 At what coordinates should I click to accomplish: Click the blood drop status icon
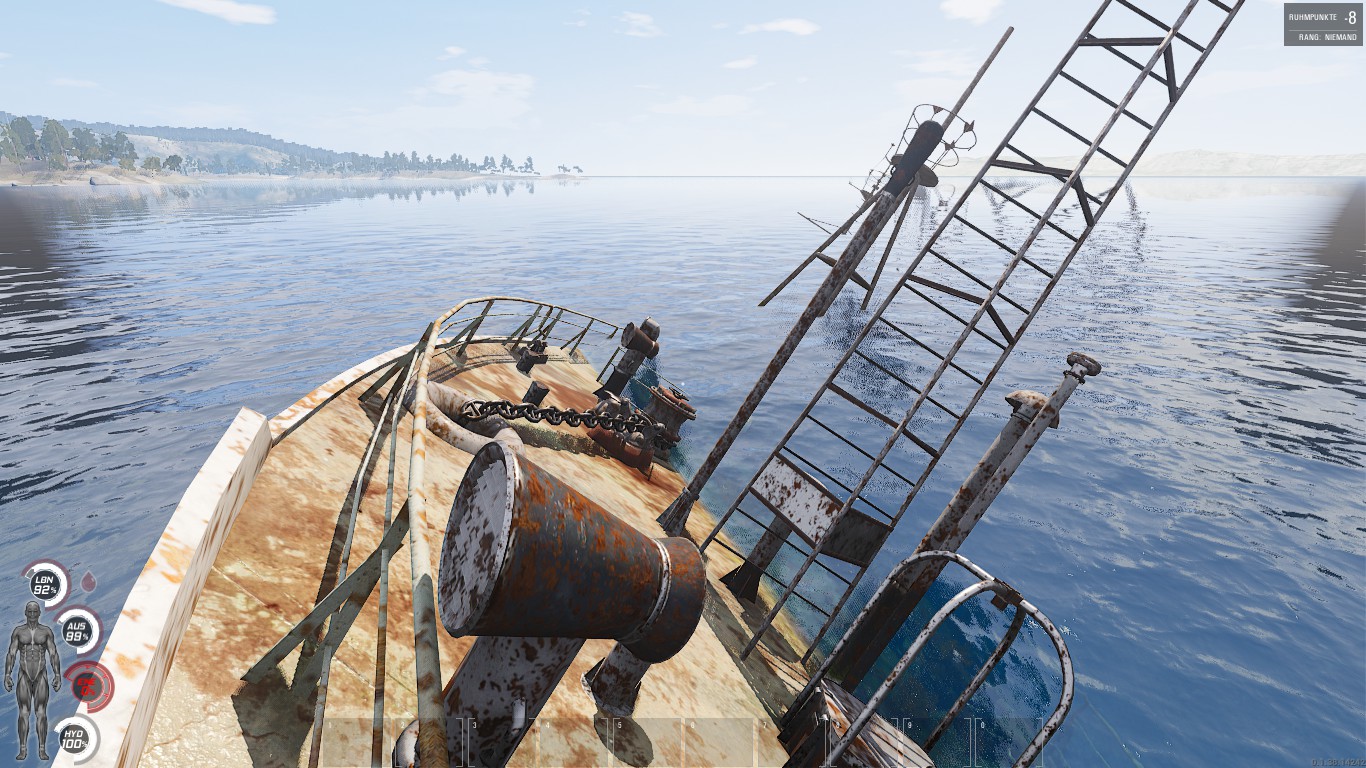click(88, 579)
